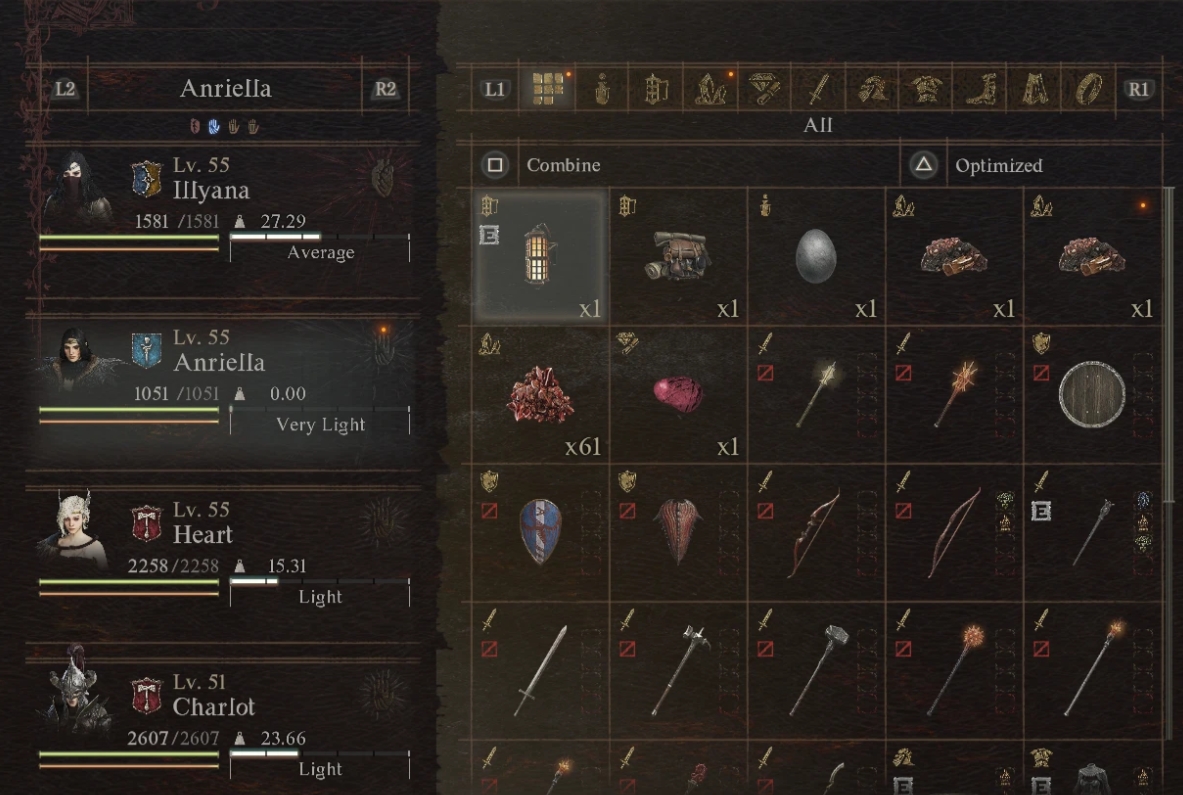
Task: Switch to the All items grid tab
Action: (x=546, y=89)
